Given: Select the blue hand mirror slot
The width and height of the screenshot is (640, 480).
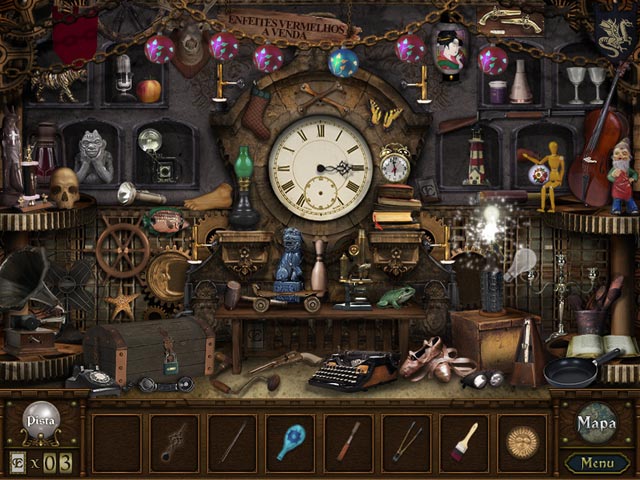Looking at the screenshot, I should click(291, 442).
